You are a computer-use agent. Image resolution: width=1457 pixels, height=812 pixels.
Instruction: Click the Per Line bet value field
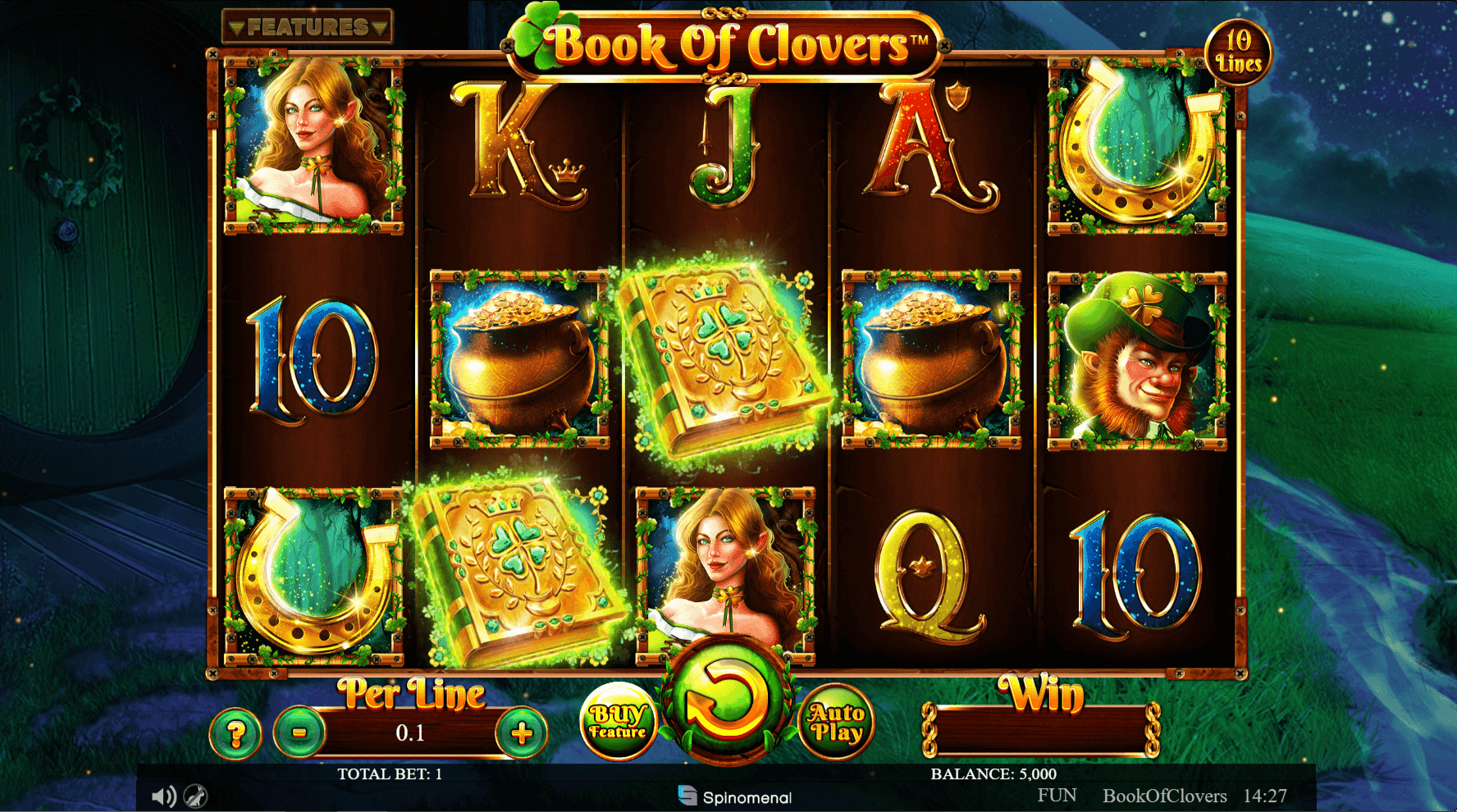click(411, 732)
